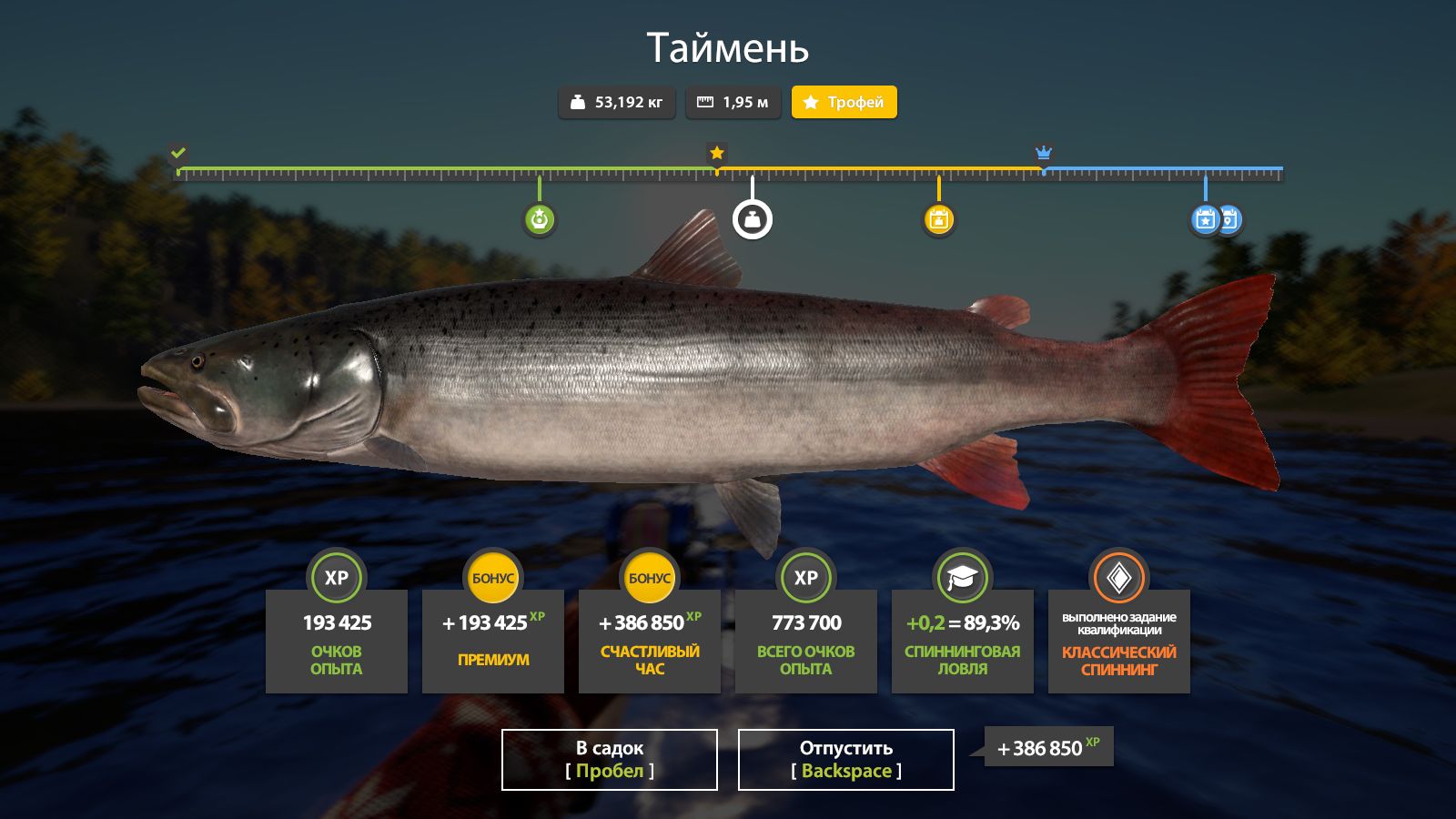
Task: Click Отпустить to release the fish
Action: click(x=844, y=759)
